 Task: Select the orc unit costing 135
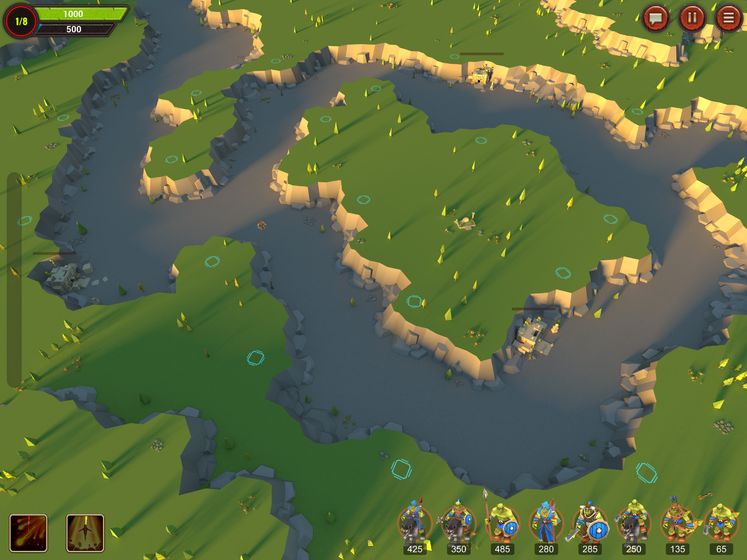coord(678,524)
